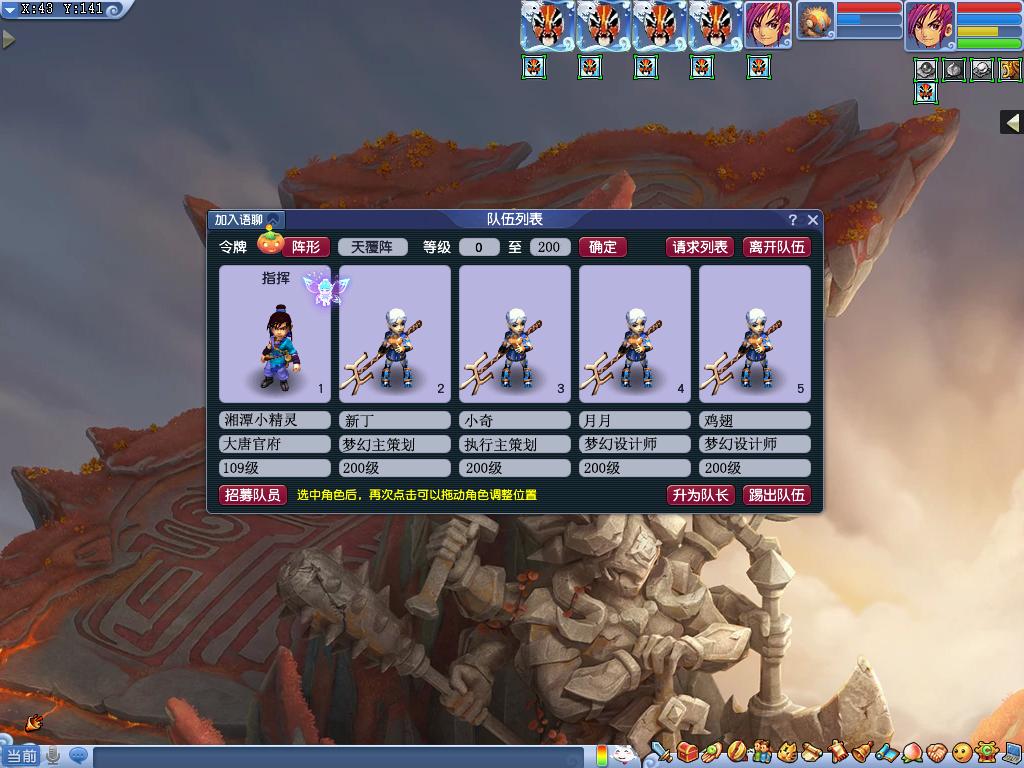Select the 招募队员 recruit members button
Screen dimensions: 1024x768
[x=253, y=495]
